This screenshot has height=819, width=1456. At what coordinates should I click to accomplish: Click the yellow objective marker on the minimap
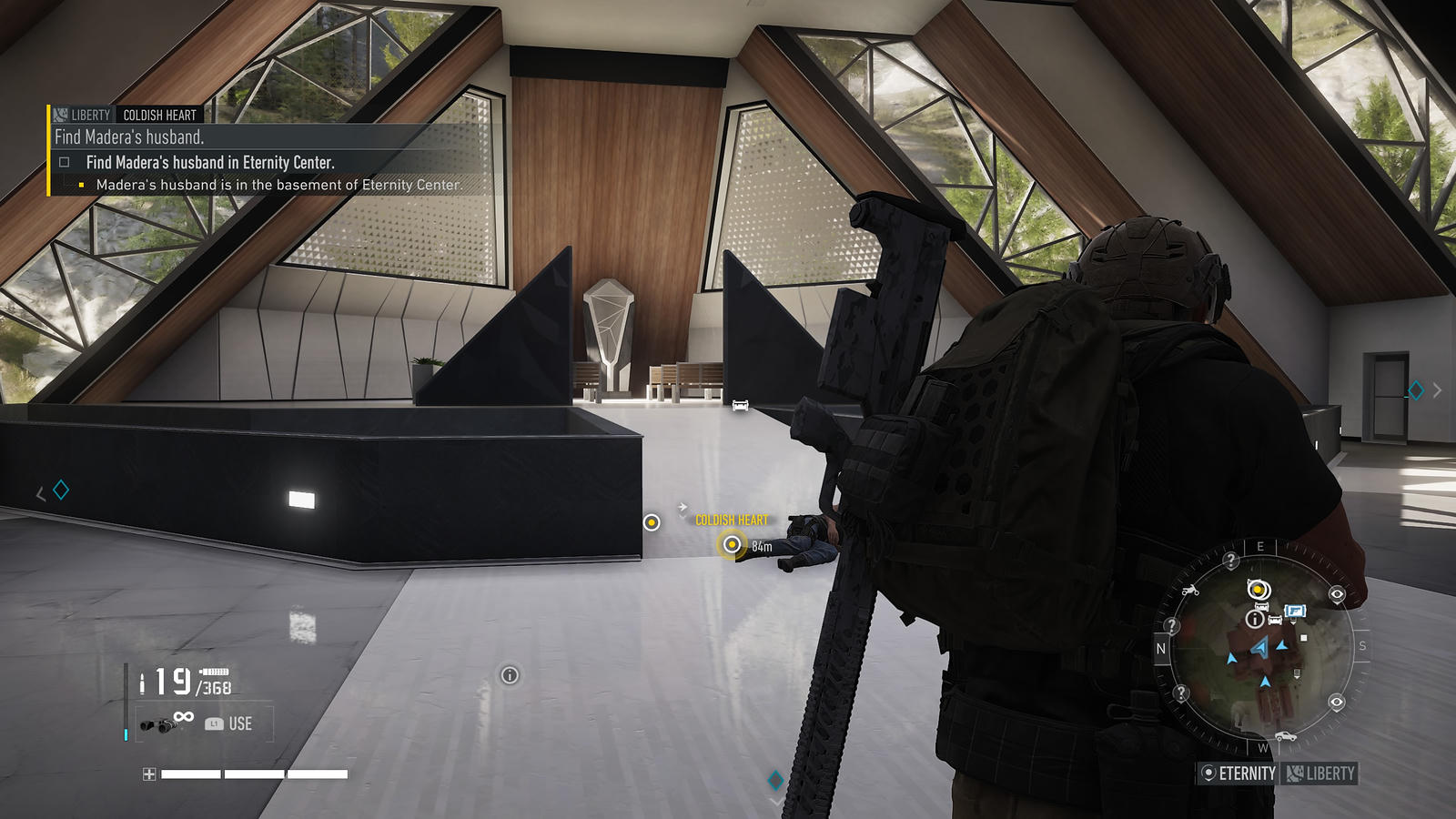(1258, 590)
